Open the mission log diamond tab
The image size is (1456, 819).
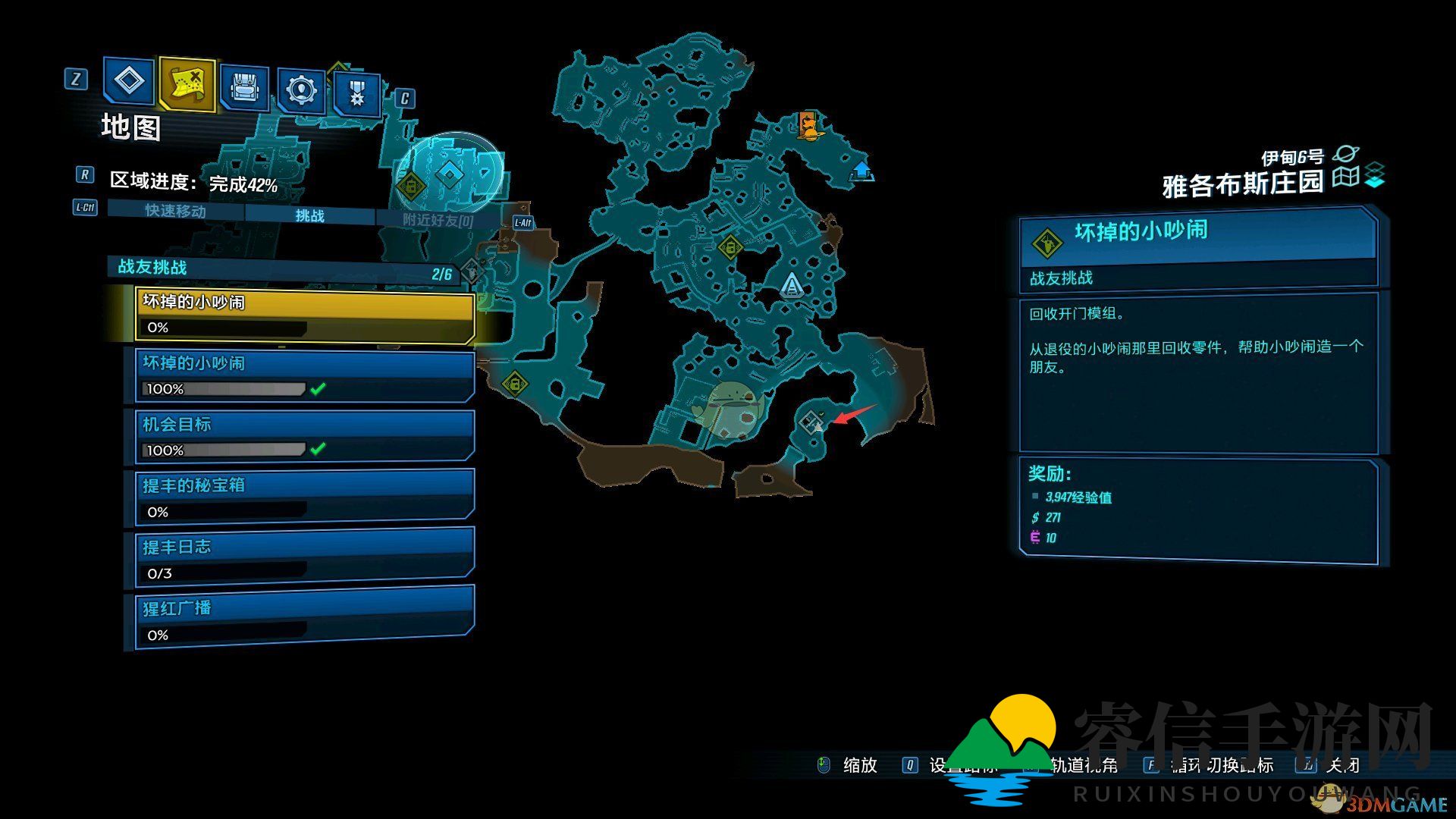click(x=128, y=80)
